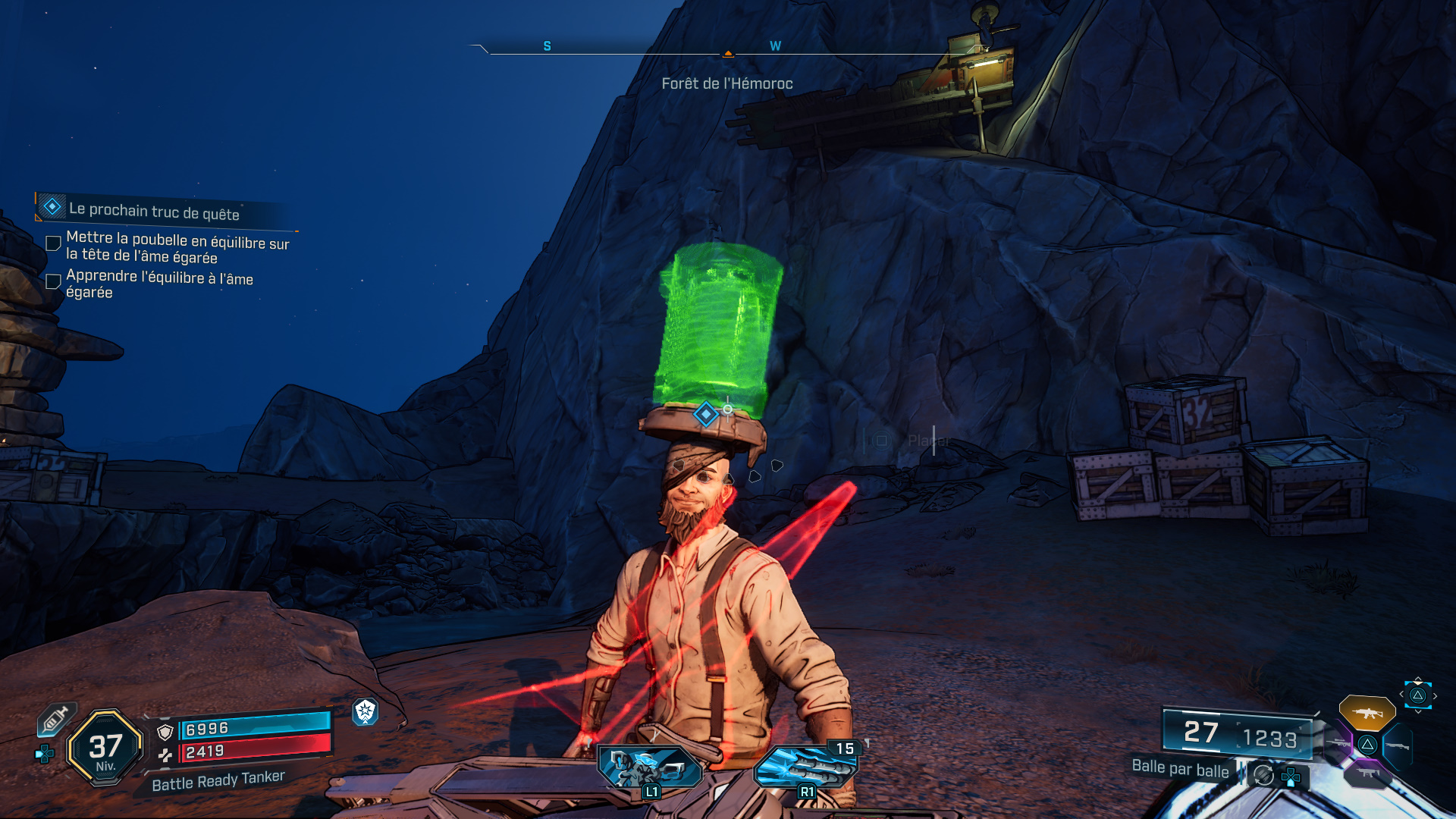Viewport: 1456px width, 819px height.
Task: Select the quest title "Le prochain truc de quête"
Action: click(x=154, y=211)
